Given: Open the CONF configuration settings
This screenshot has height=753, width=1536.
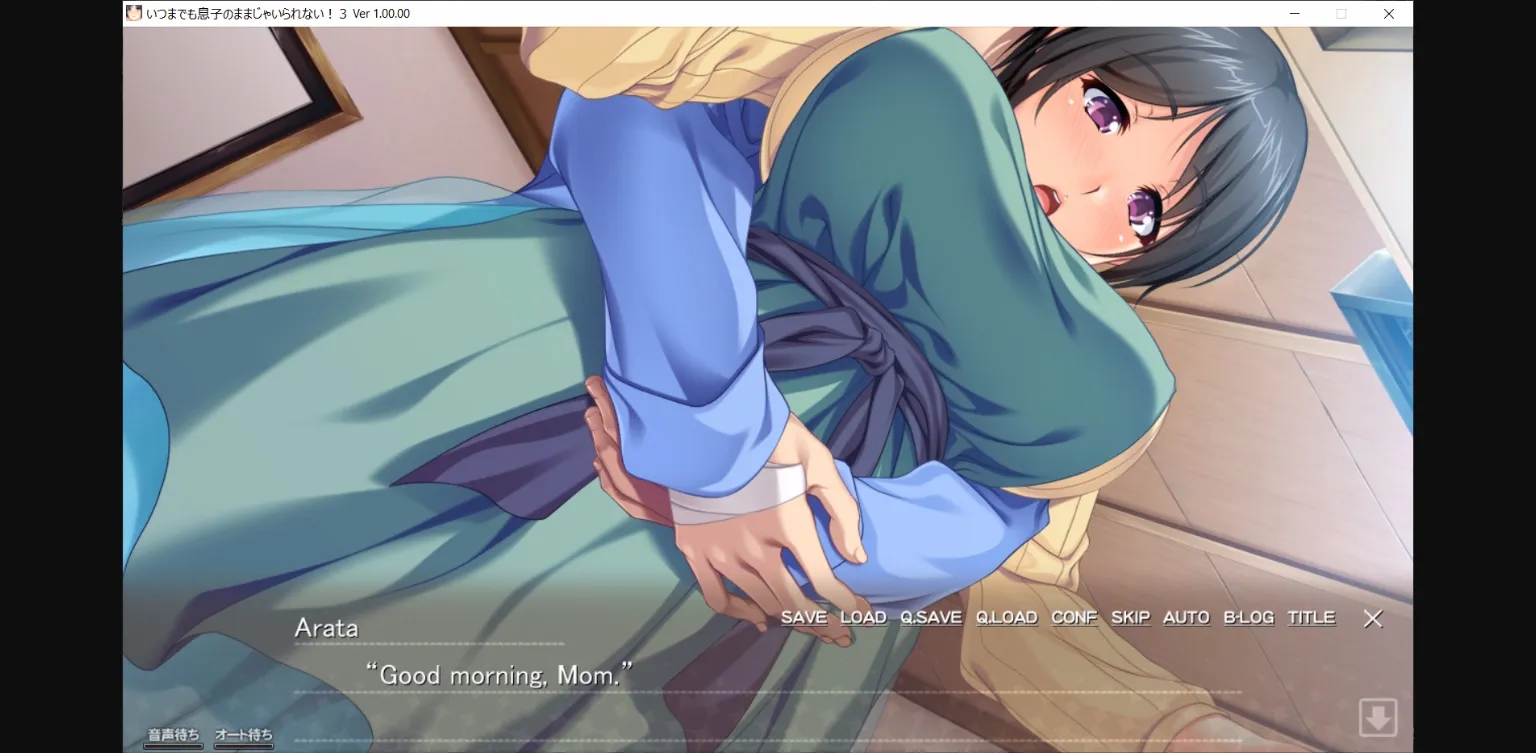Looking at the screenshot, I should (x=1073, y=617).
